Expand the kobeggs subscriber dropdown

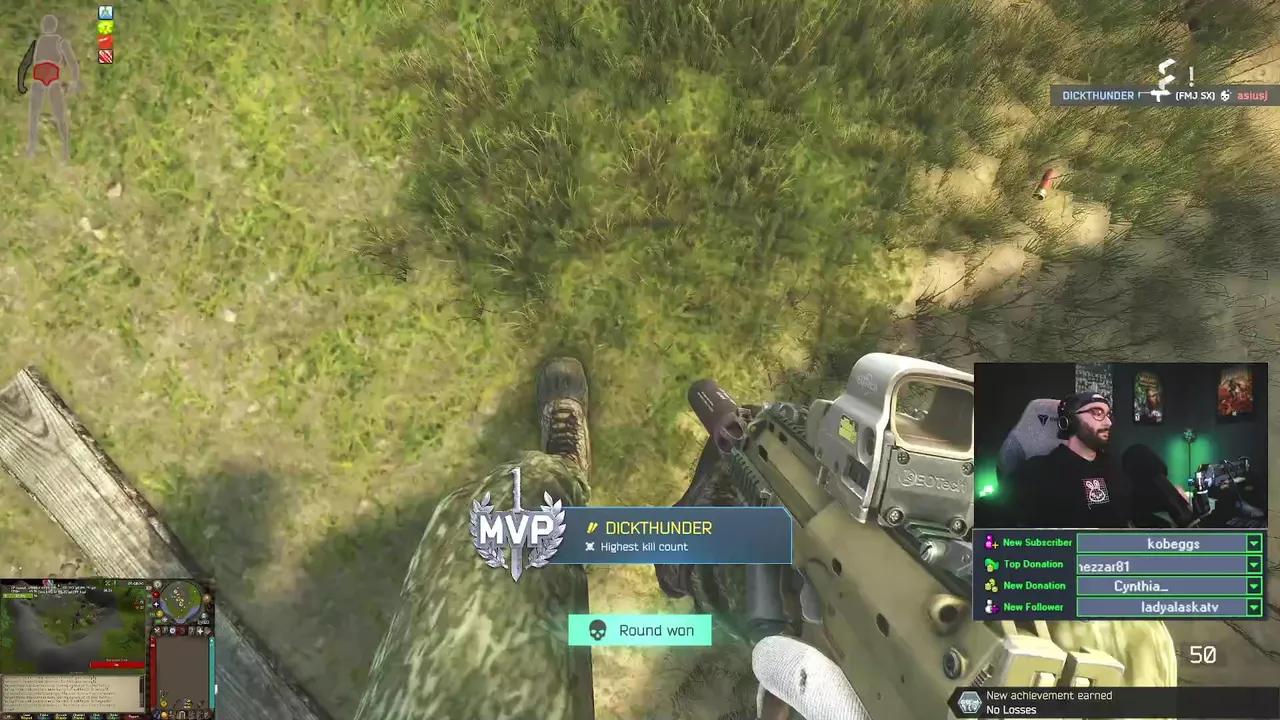point(1253,543)
